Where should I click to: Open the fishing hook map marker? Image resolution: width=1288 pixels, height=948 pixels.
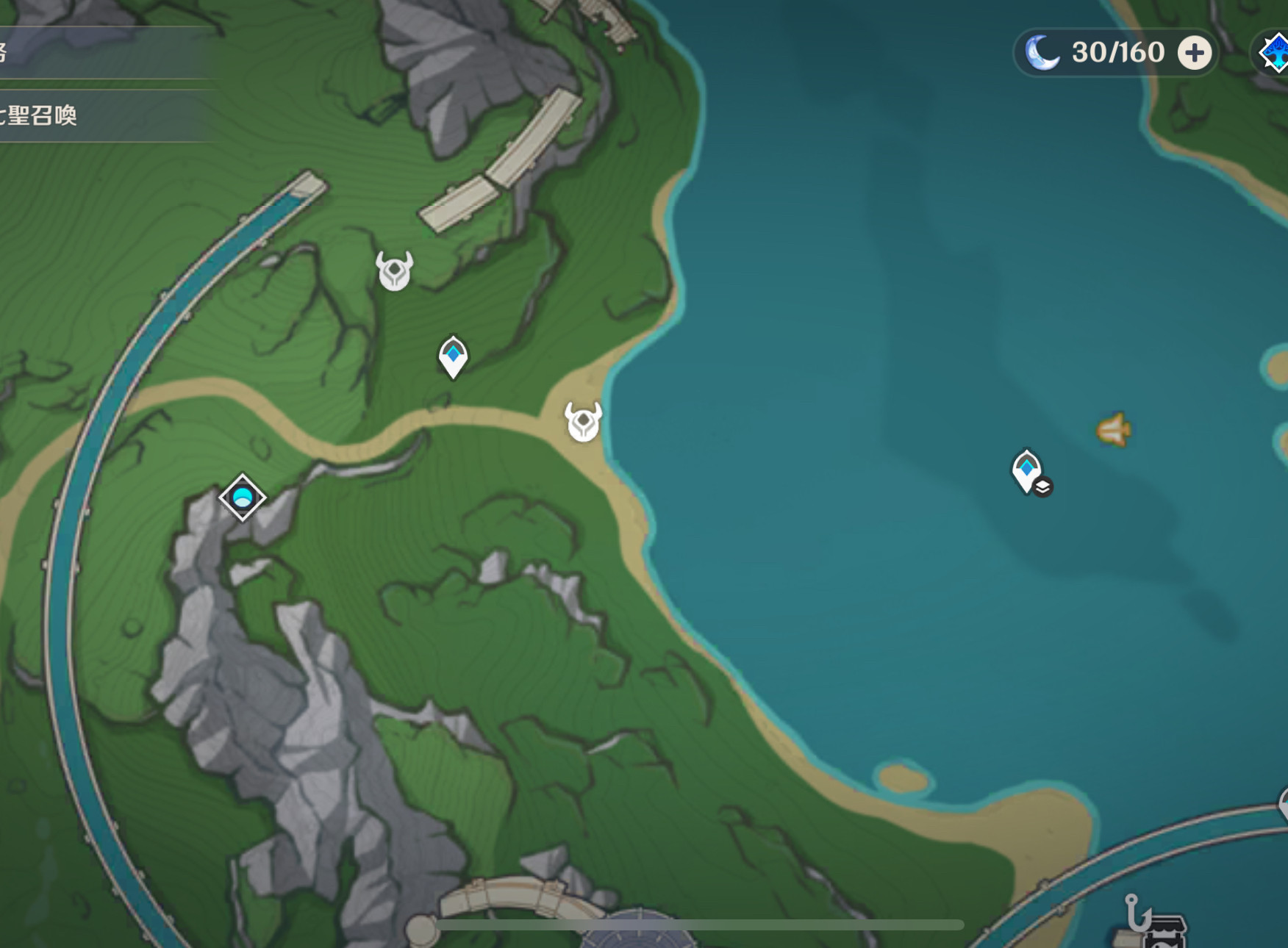click(x=1136, y=911)
